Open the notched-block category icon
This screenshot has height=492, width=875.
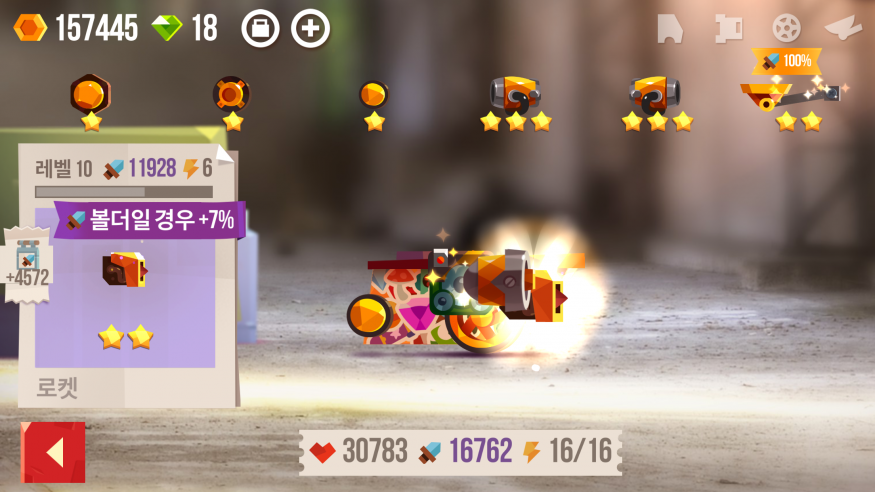click(728, 28)
